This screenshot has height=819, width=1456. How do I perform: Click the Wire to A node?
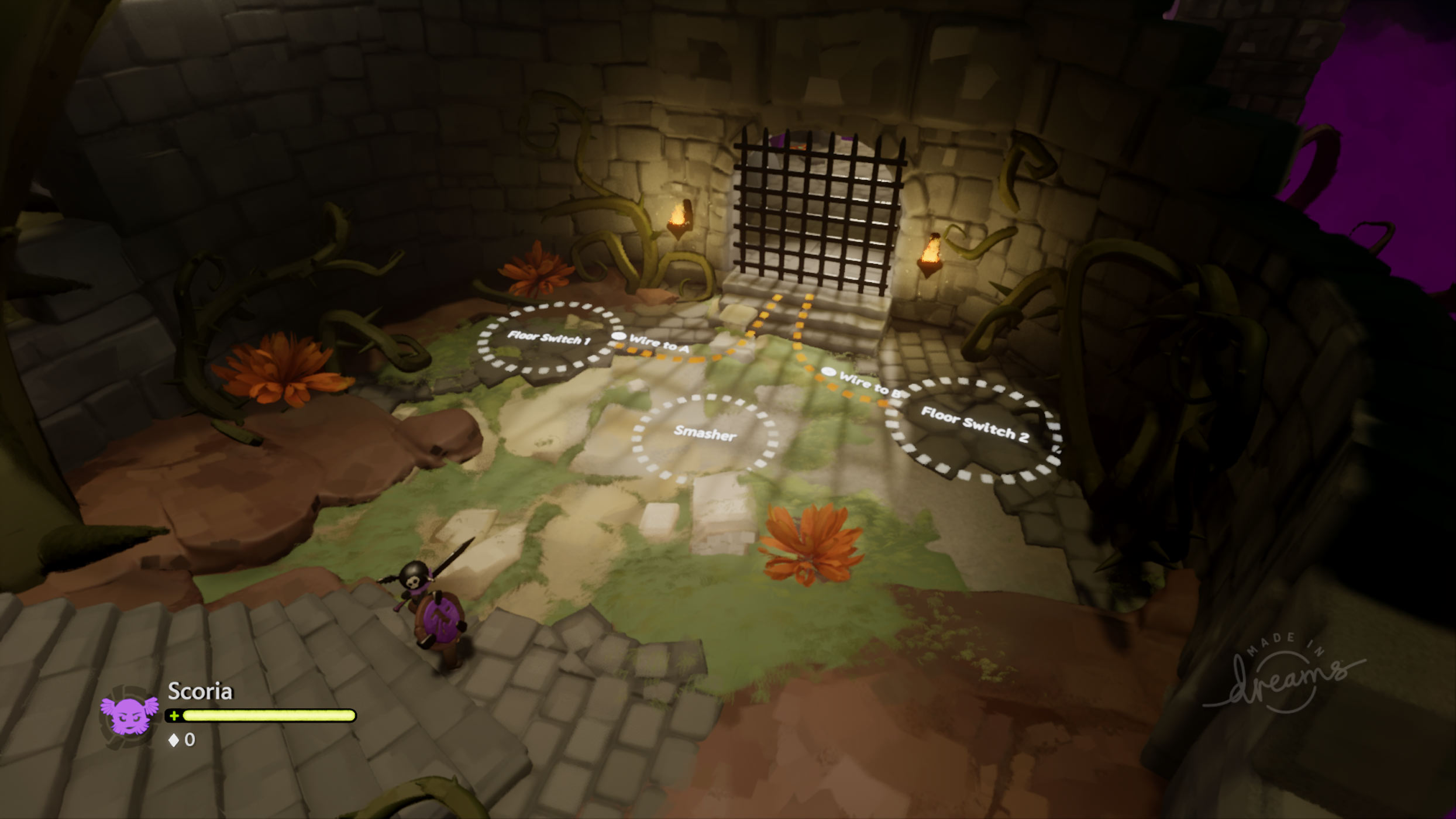619,338
